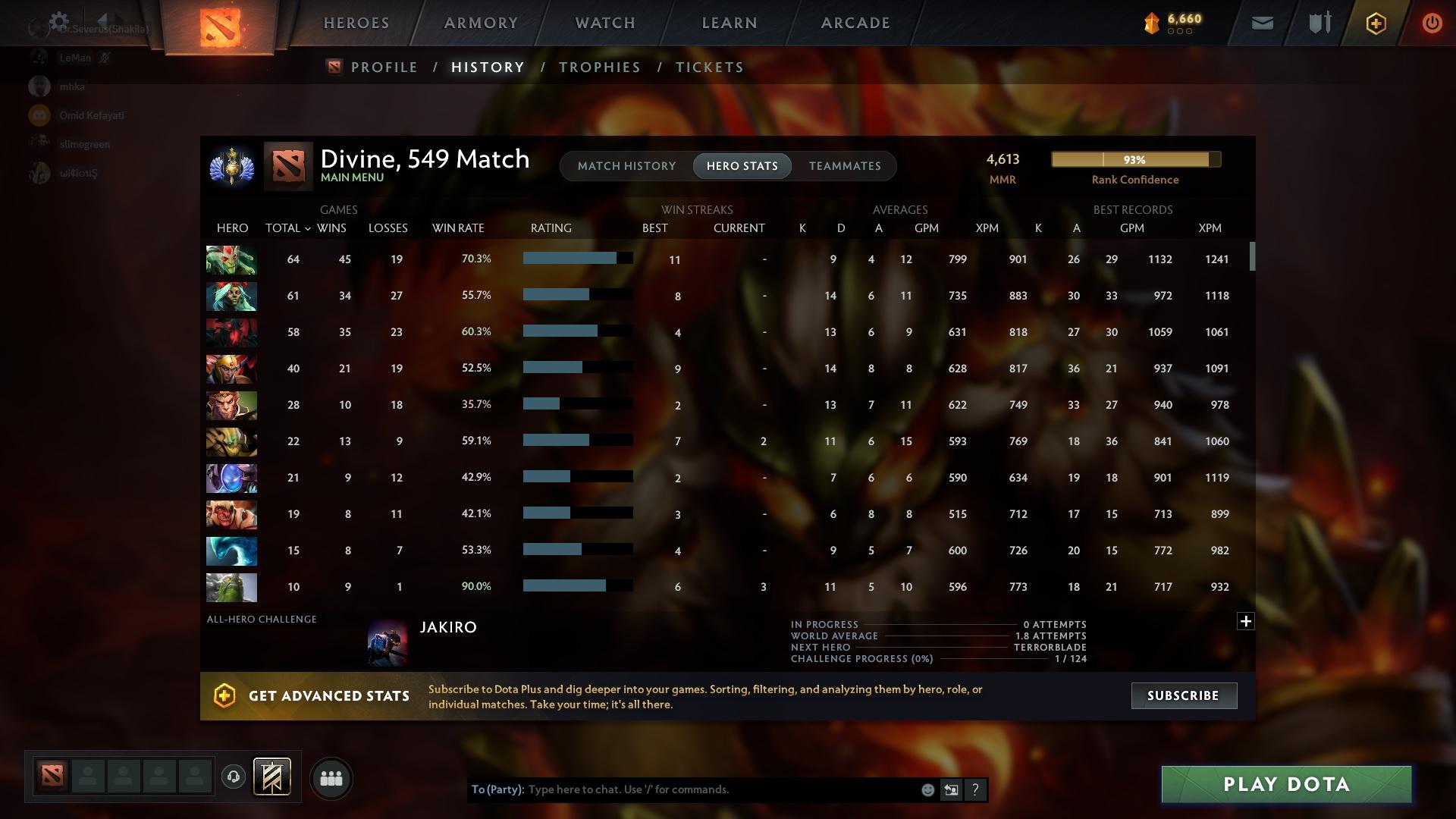Click the power/logout icon

(1432, 23)
